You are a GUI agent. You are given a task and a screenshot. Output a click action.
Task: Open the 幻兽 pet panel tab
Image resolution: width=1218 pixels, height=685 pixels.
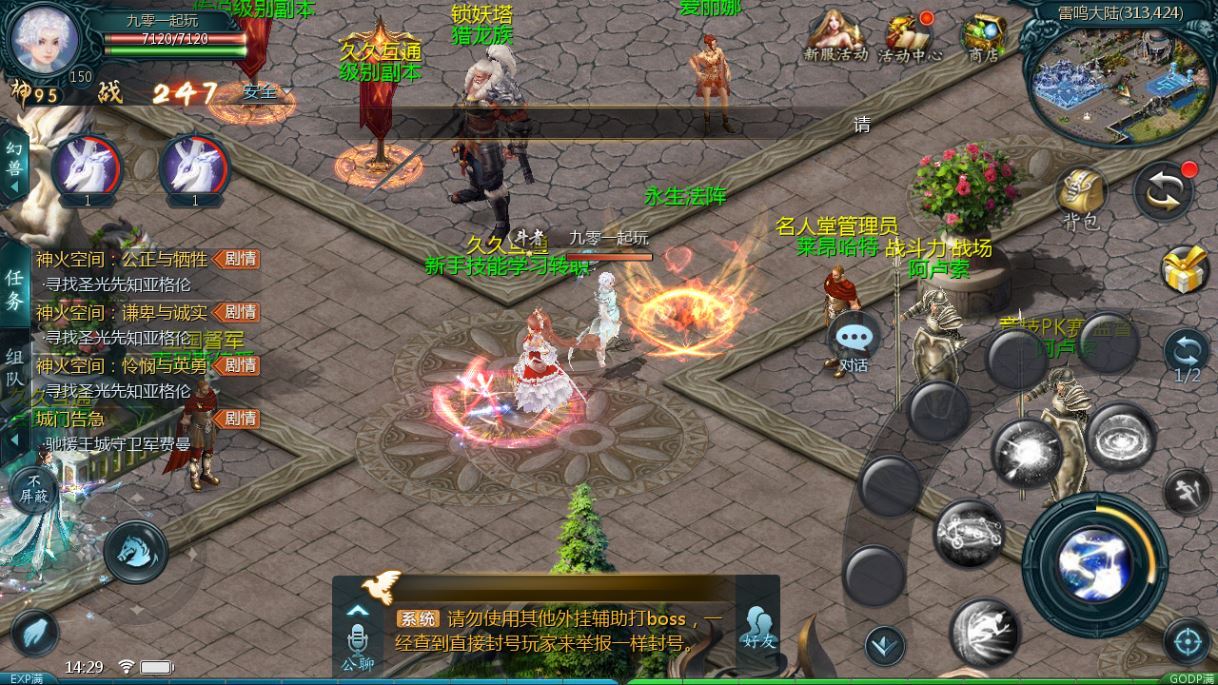pyautogui.click(x=14, y=167)
